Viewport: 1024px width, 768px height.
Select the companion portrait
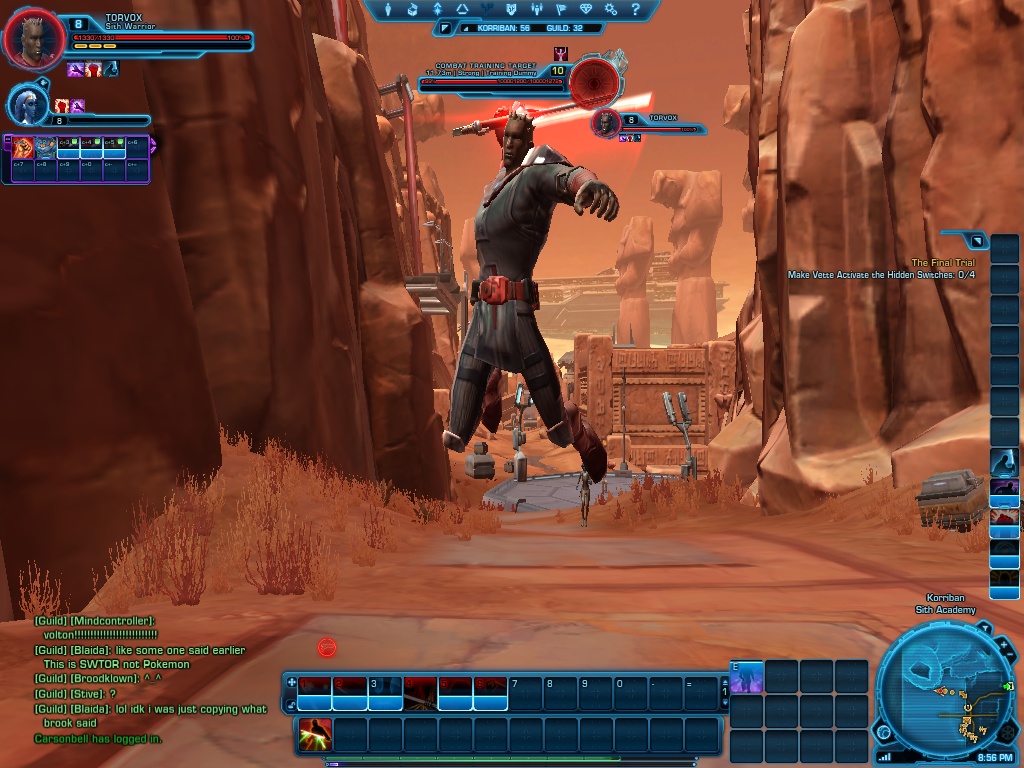(x=25, y=104)
